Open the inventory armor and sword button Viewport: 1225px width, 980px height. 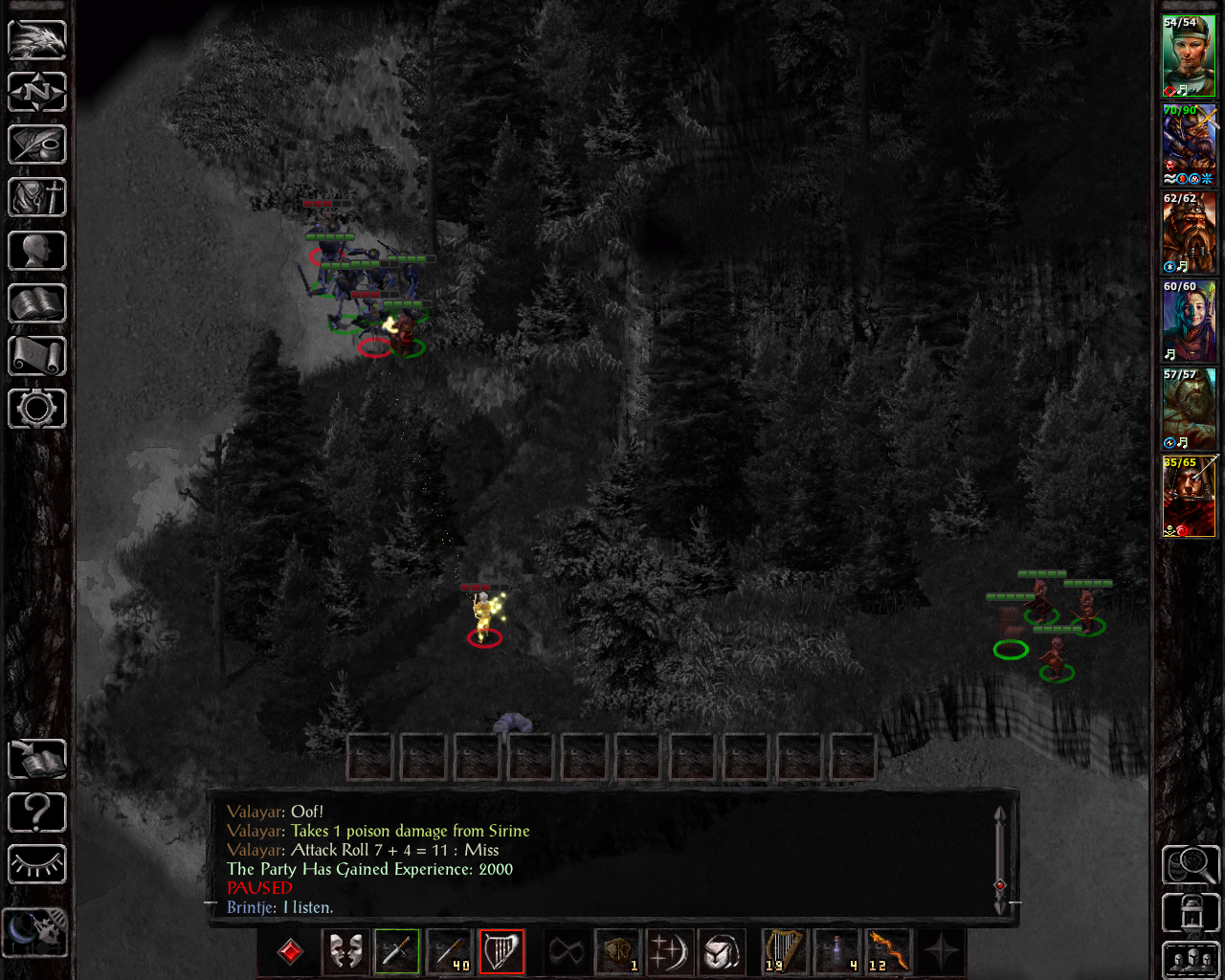[37, 197]
